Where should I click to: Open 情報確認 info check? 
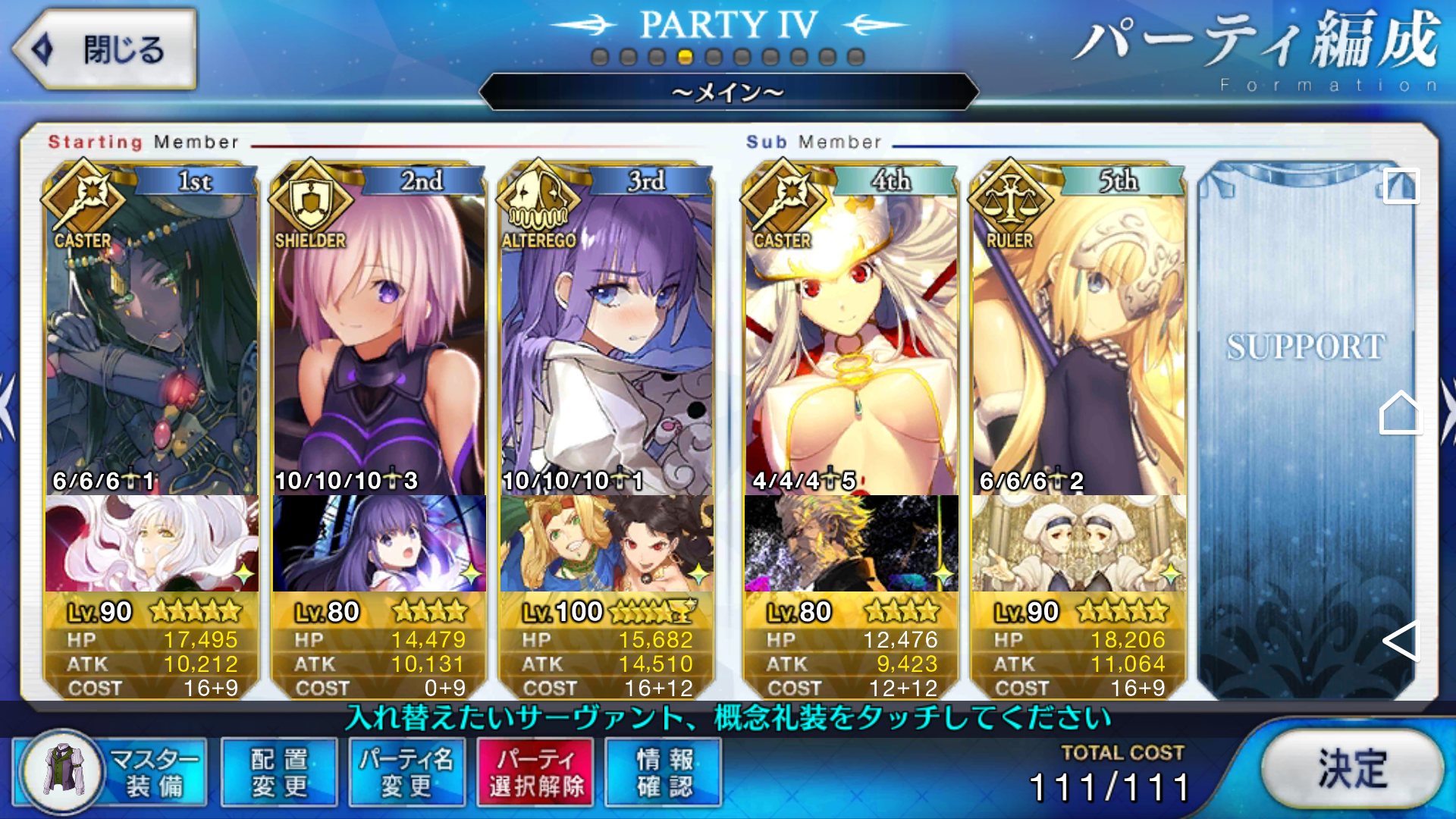coord(664,772)
